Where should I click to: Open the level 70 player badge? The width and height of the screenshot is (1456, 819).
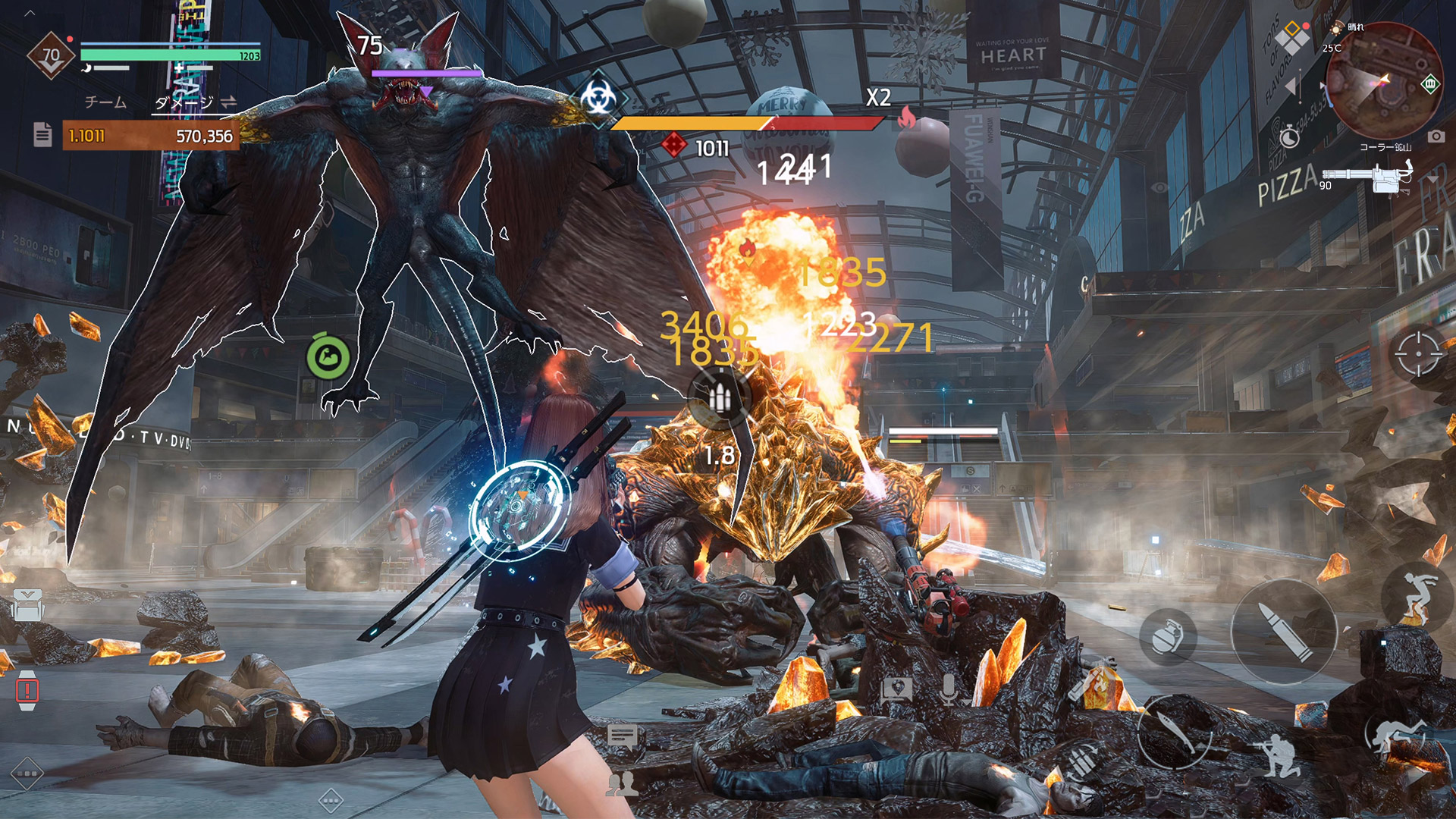[51, 55]
